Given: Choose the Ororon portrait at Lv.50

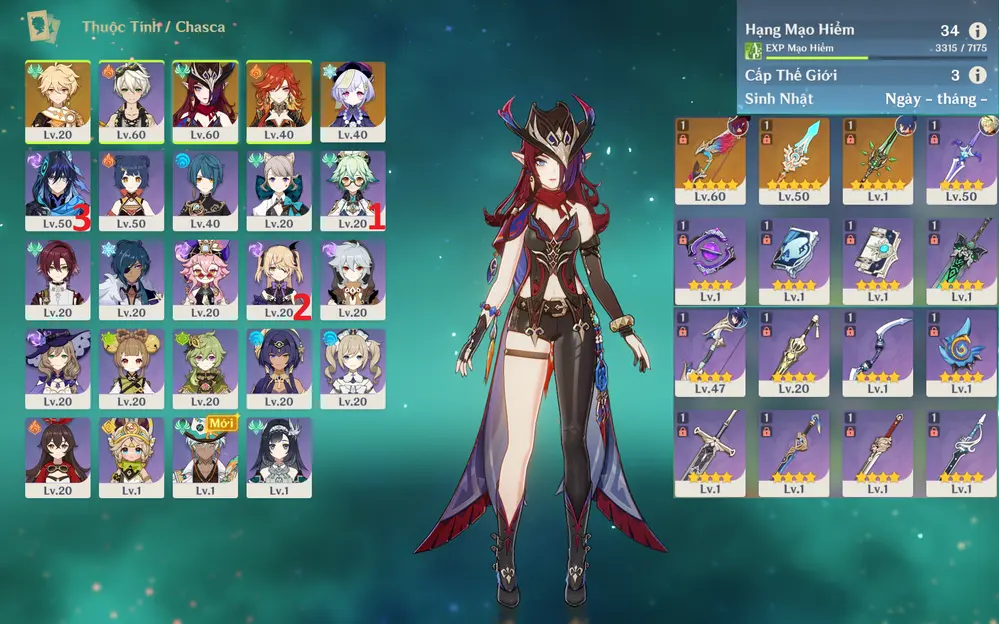Looking at the screenshot, I should pyautogui.click(x=58, y=190).
